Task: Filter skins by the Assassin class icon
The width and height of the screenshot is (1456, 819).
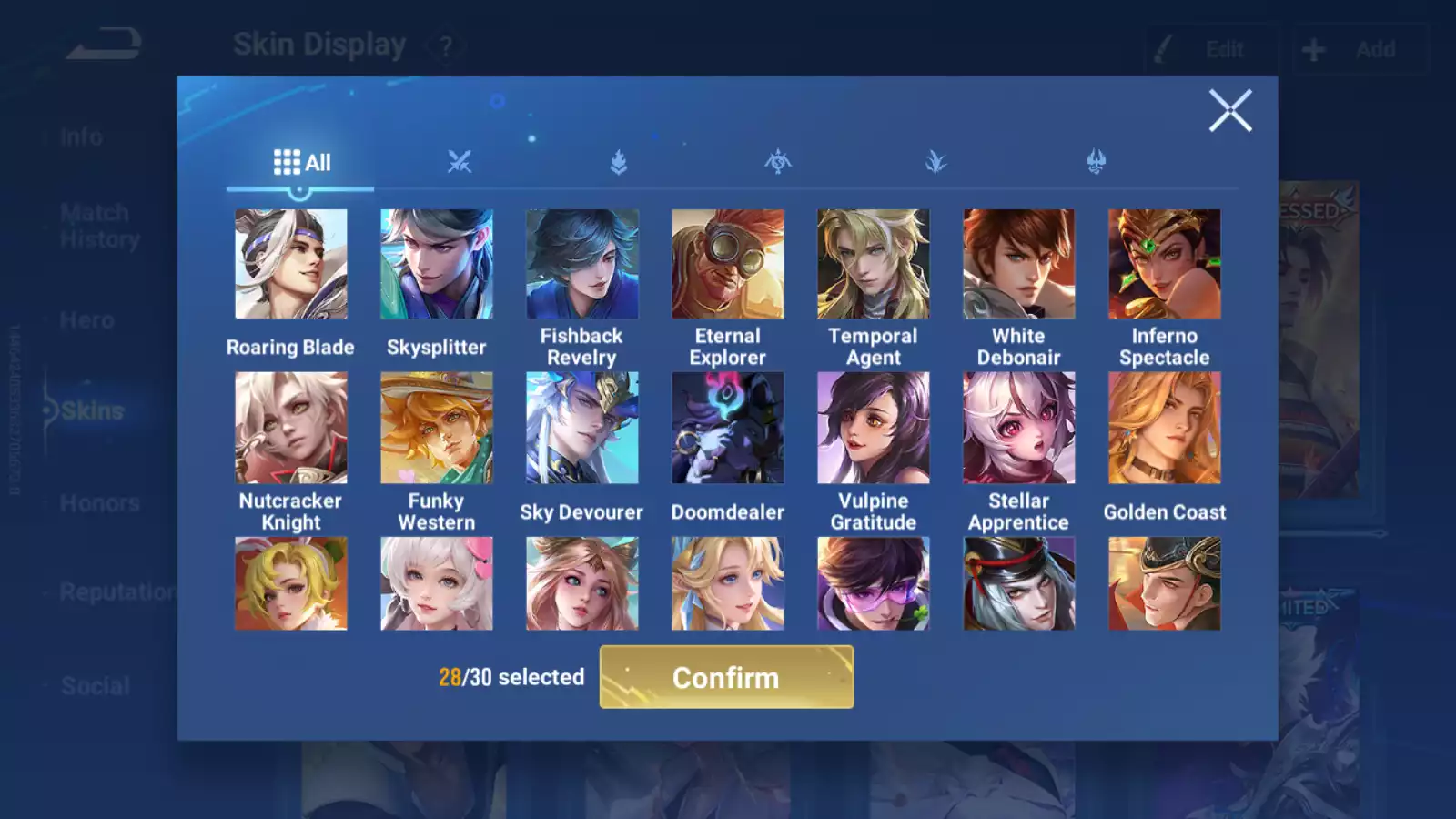Action: coord(777,161)
